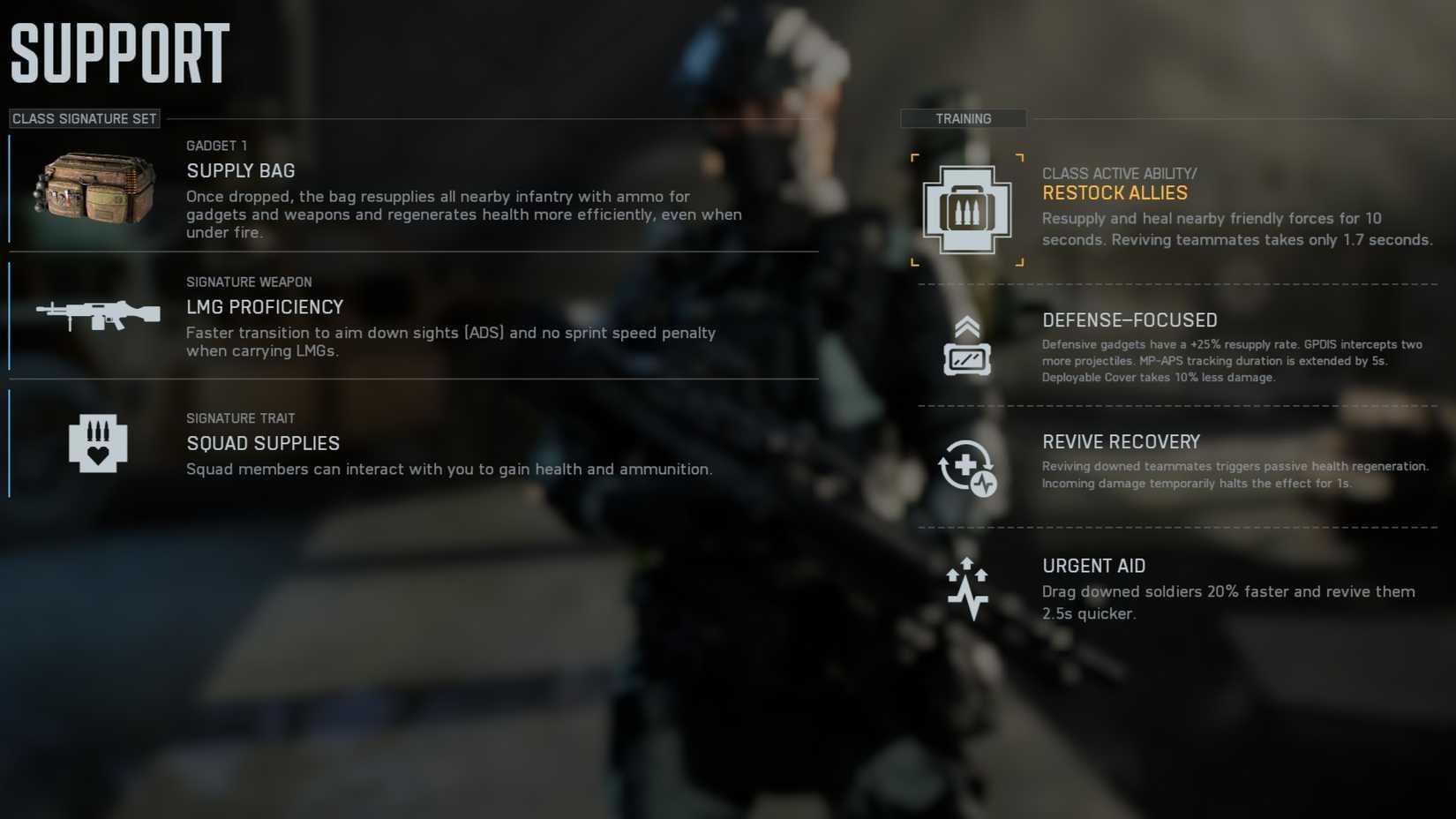This screenshot has height=819, width=1456.
Task: Select the LMG Proficiency text entry
Action: click(x=265, y=307)
